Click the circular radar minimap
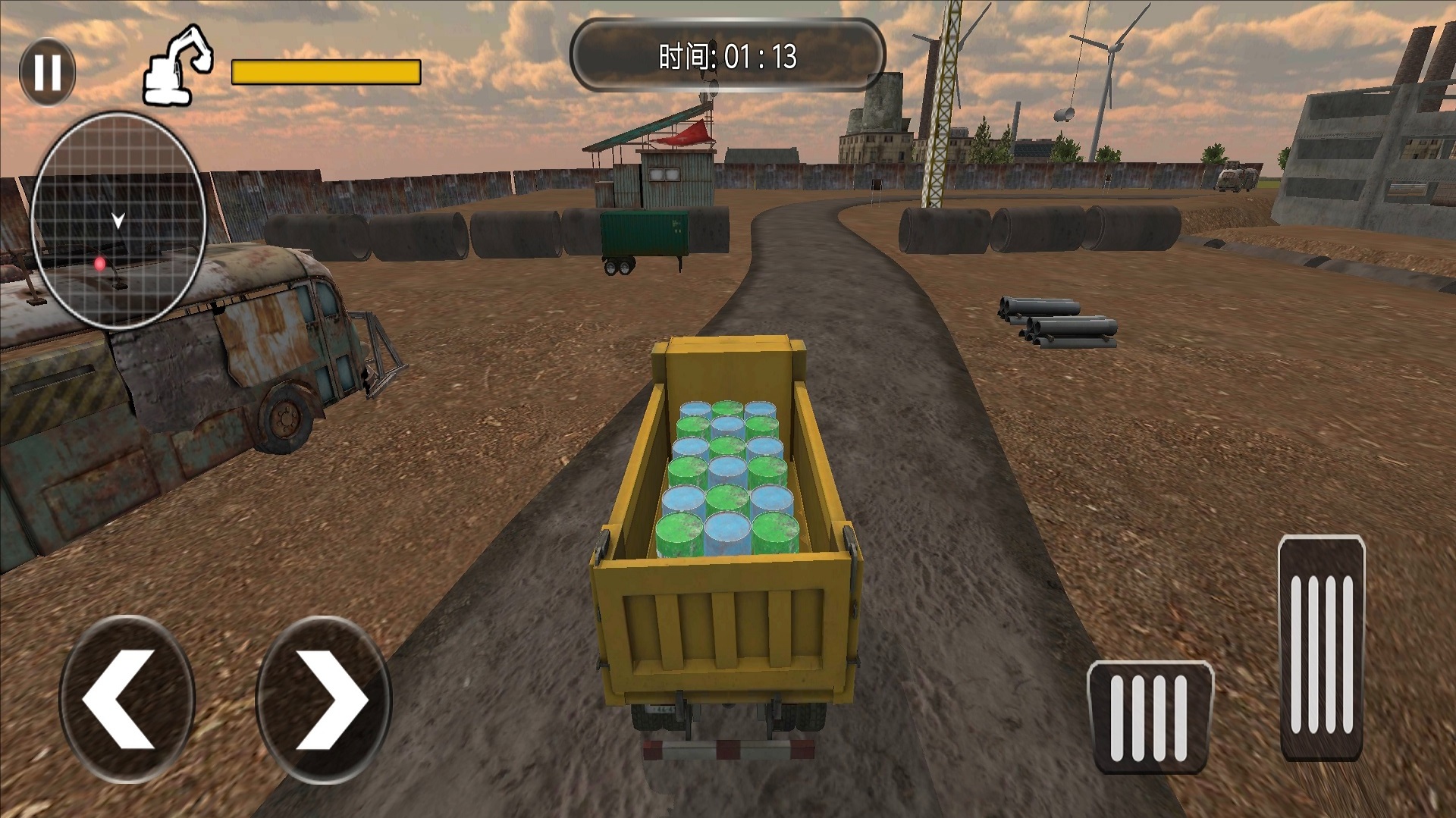 click(118, 221)
